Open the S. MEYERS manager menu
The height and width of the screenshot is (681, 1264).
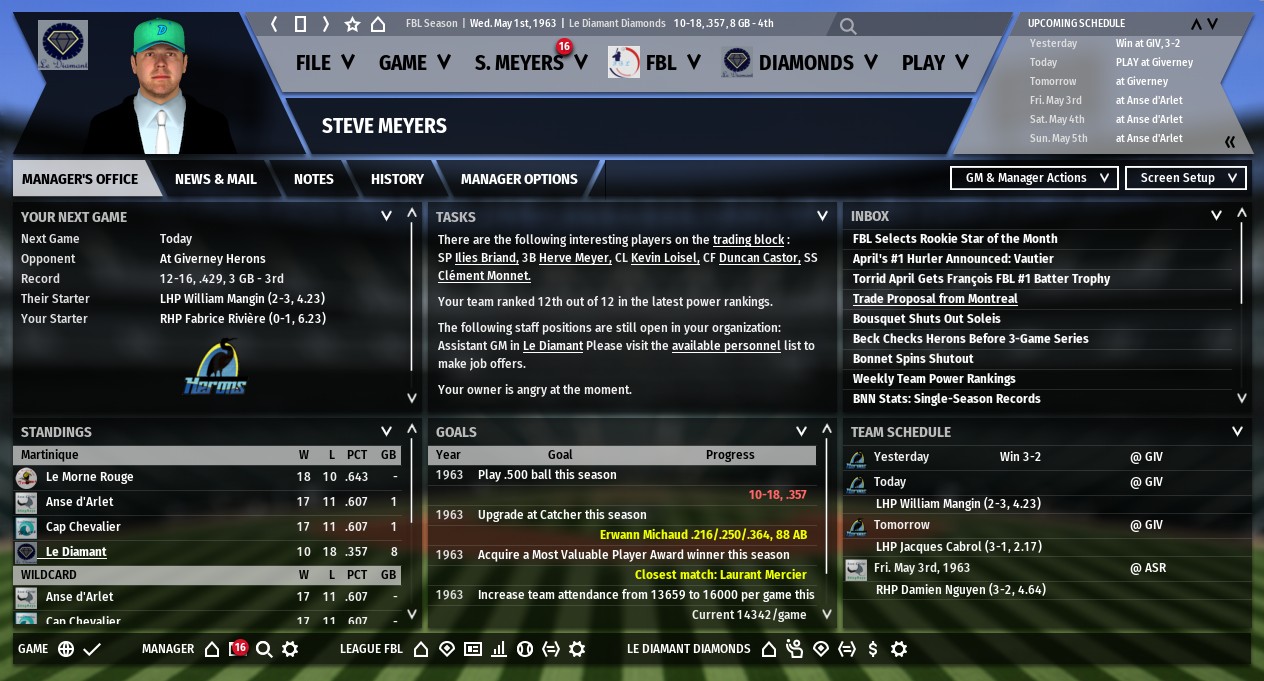tap(529, 63)
